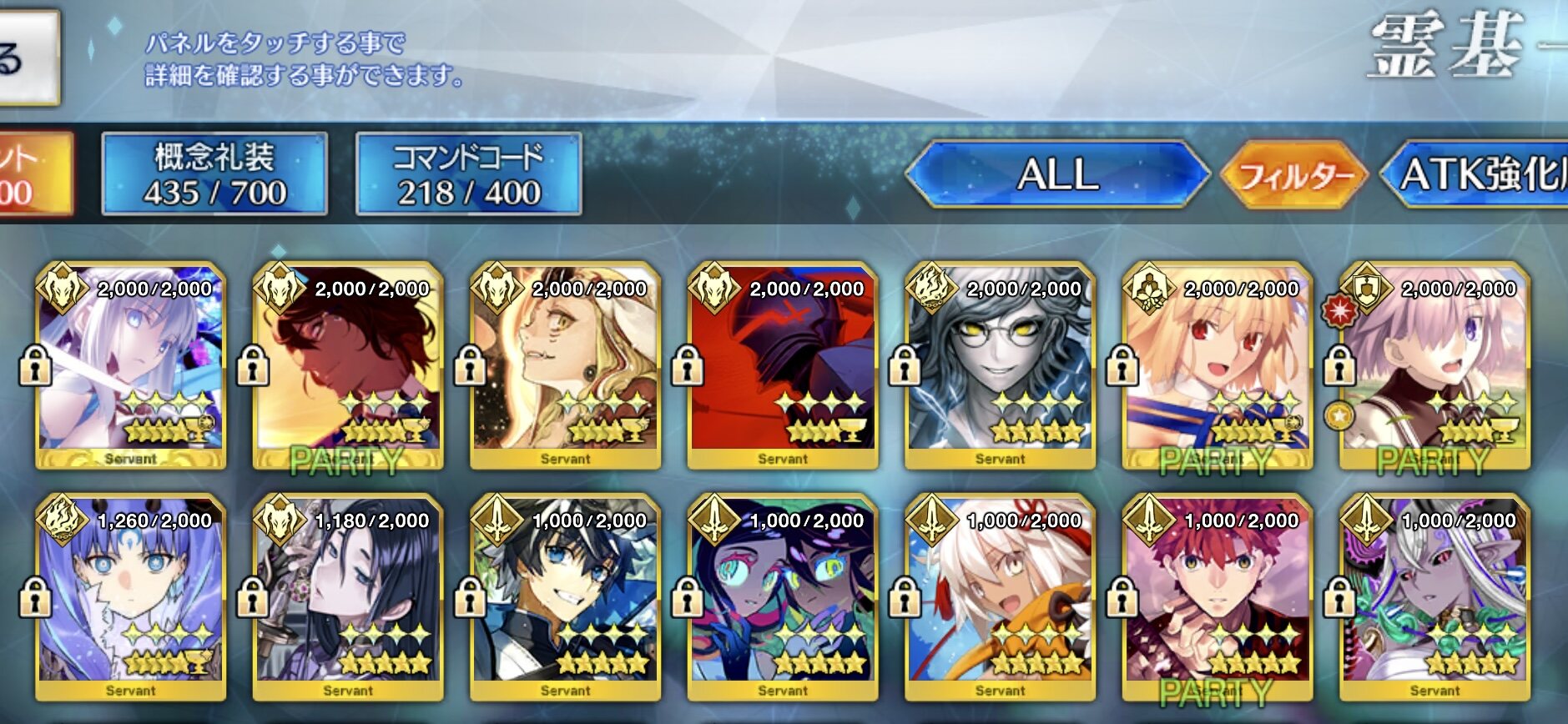The height and width of the screenshot is (724, 1568).
Task: Open the フィルター filter options
Action: (x=1294, y=174)
